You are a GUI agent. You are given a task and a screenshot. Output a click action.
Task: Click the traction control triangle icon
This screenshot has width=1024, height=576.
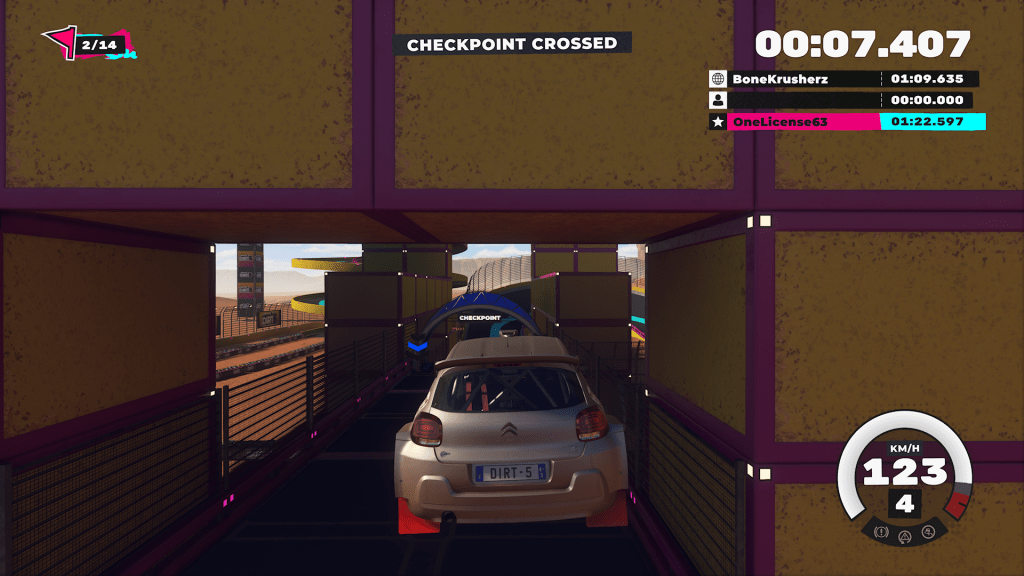(905, 537)
